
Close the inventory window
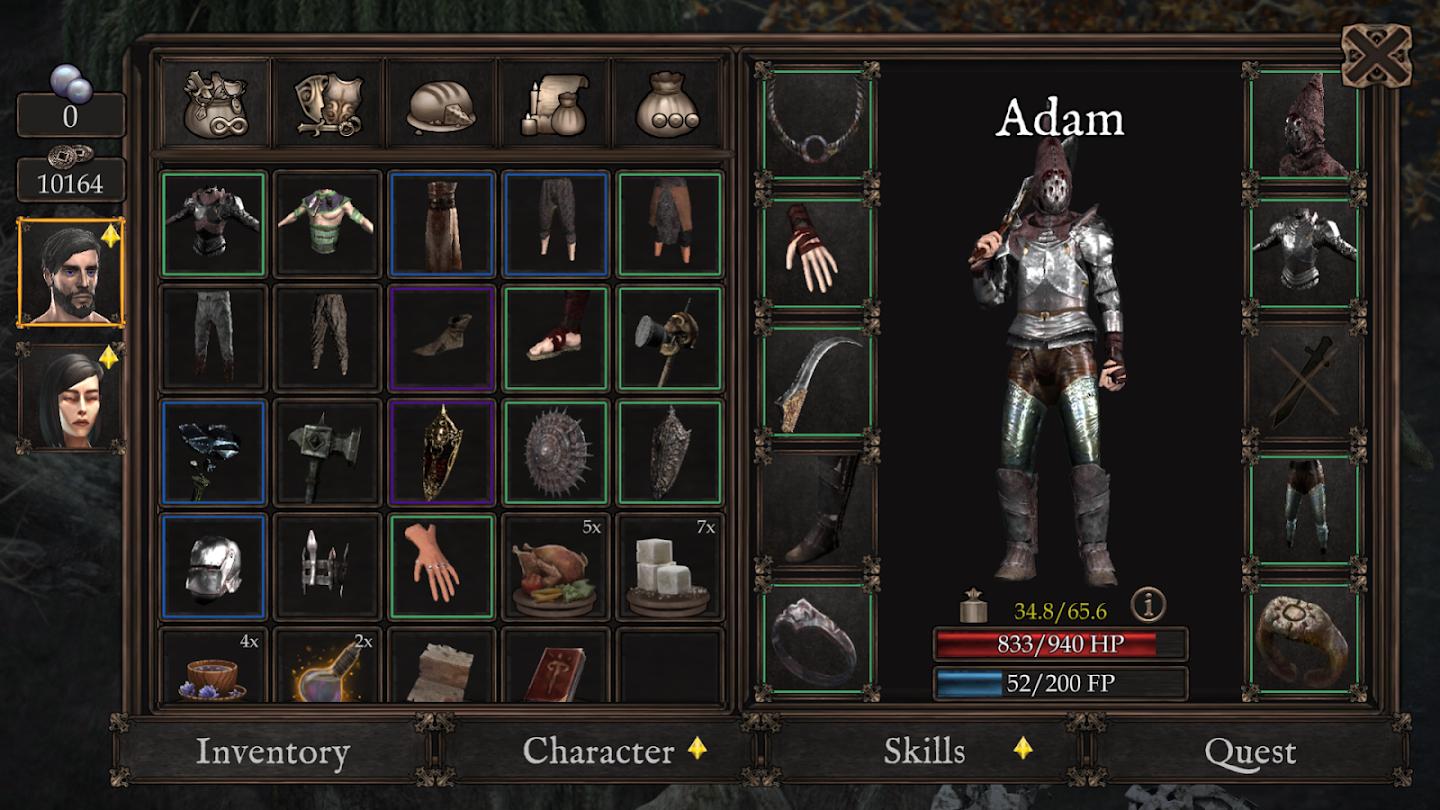pyautogui.click(x=1375, y=54)
